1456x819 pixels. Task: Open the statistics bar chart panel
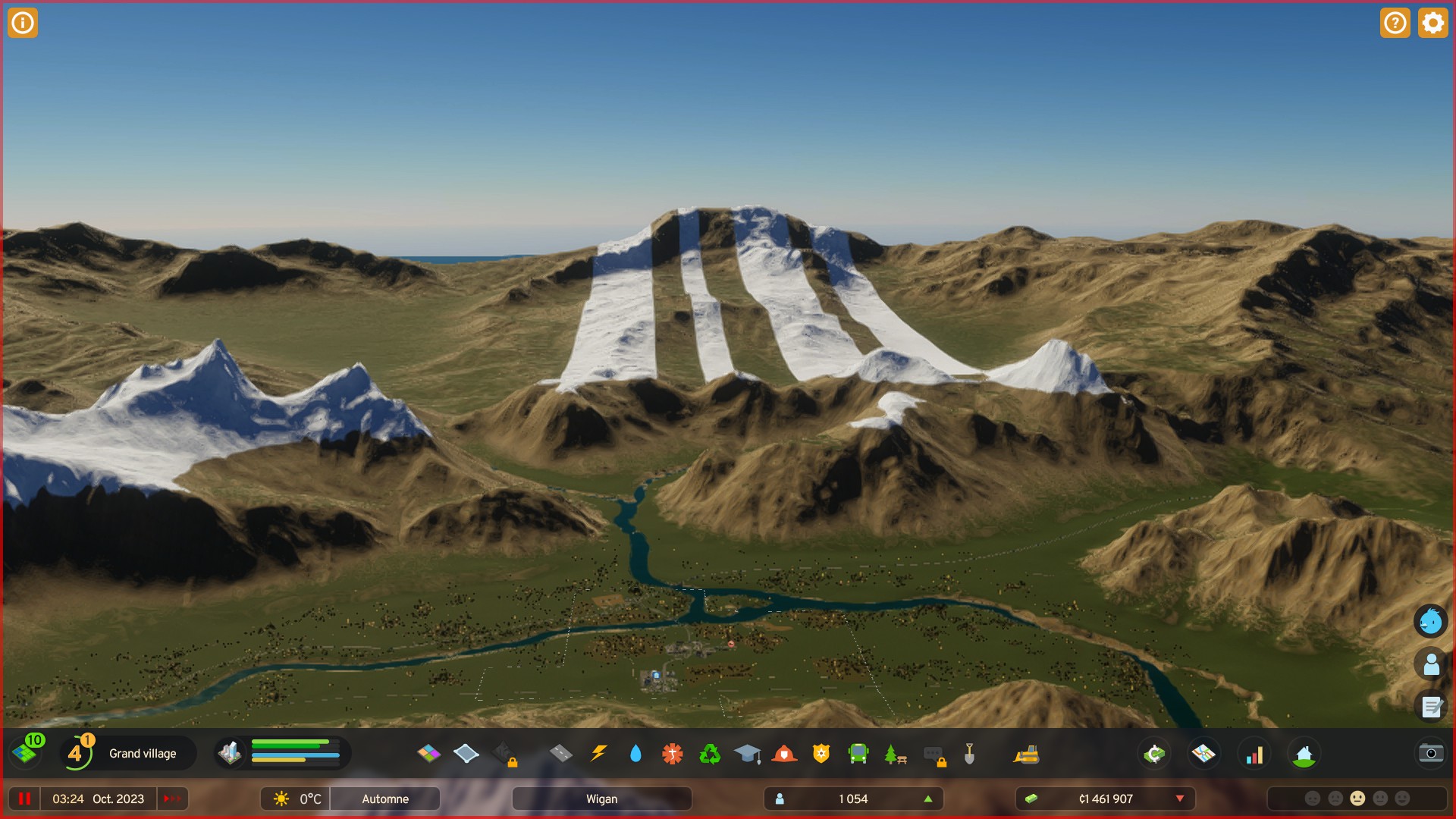1254,754
